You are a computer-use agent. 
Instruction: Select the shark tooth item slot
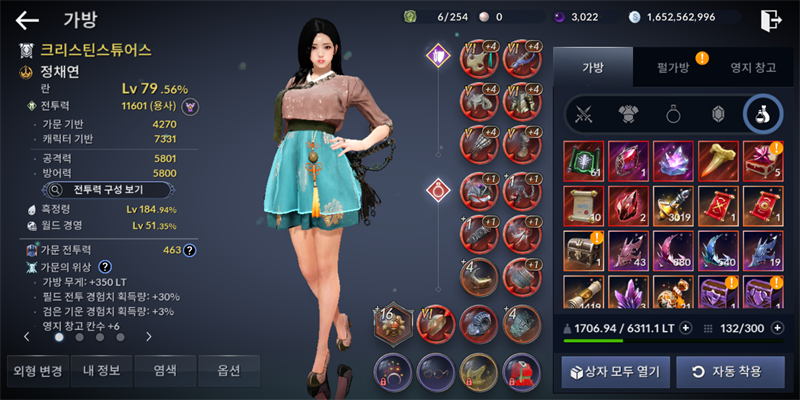coord(717,159)
